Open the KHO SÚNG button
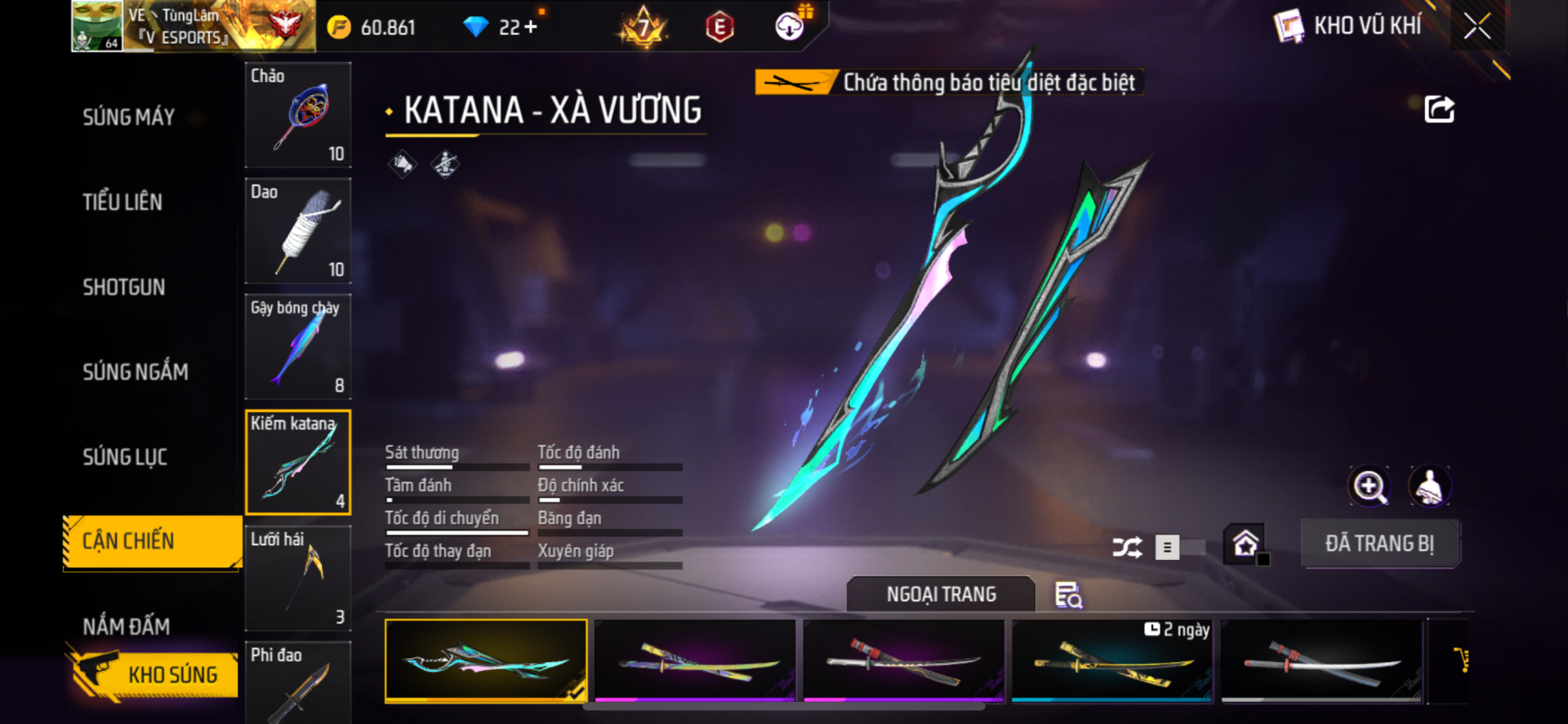Image resolution: width=1568 pixels, height=724 pixels. click(x=154, y=674)
